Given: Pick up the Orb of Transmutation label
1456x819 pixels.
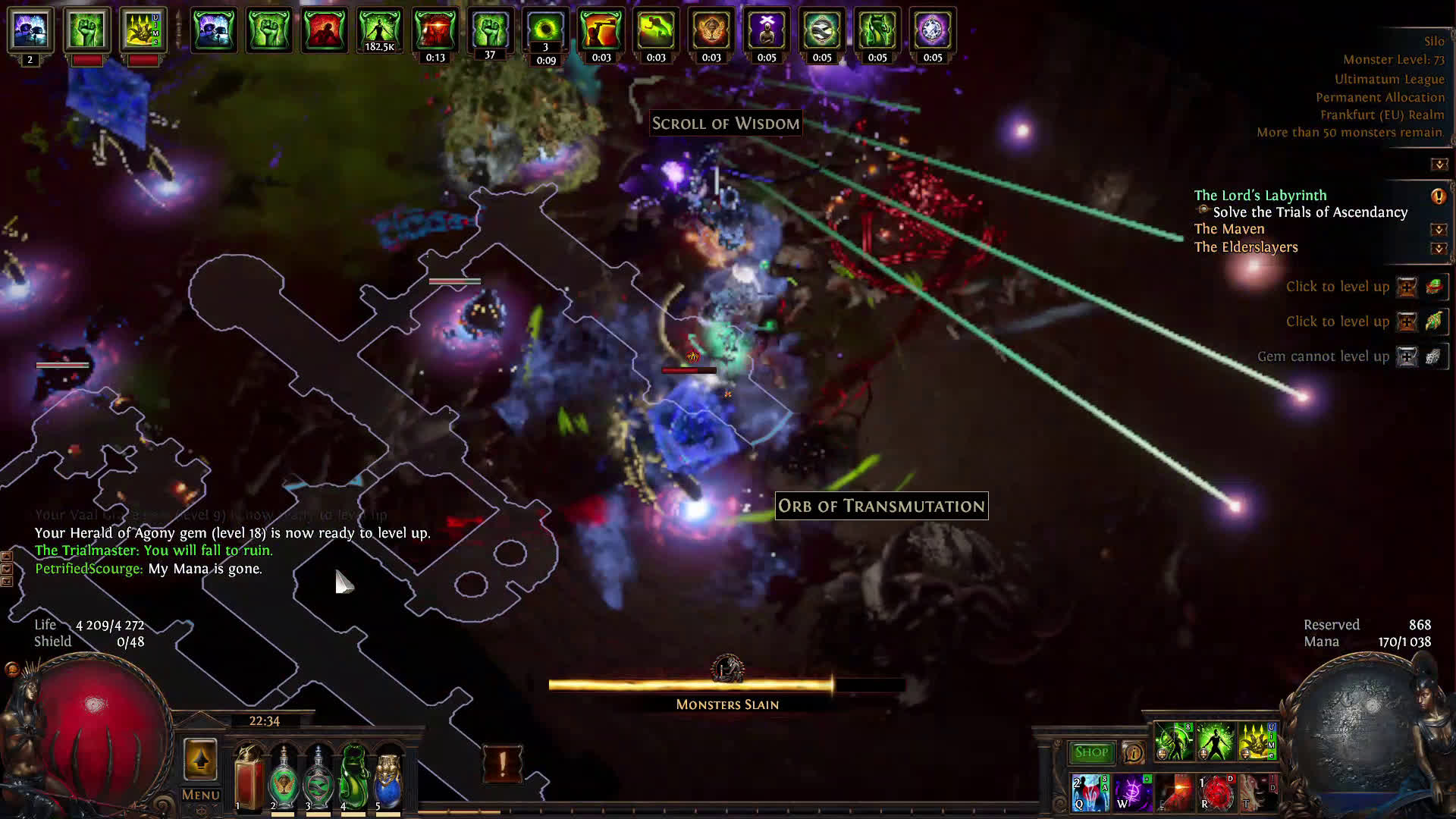Looking at the screenshot, I should point(881,506).
